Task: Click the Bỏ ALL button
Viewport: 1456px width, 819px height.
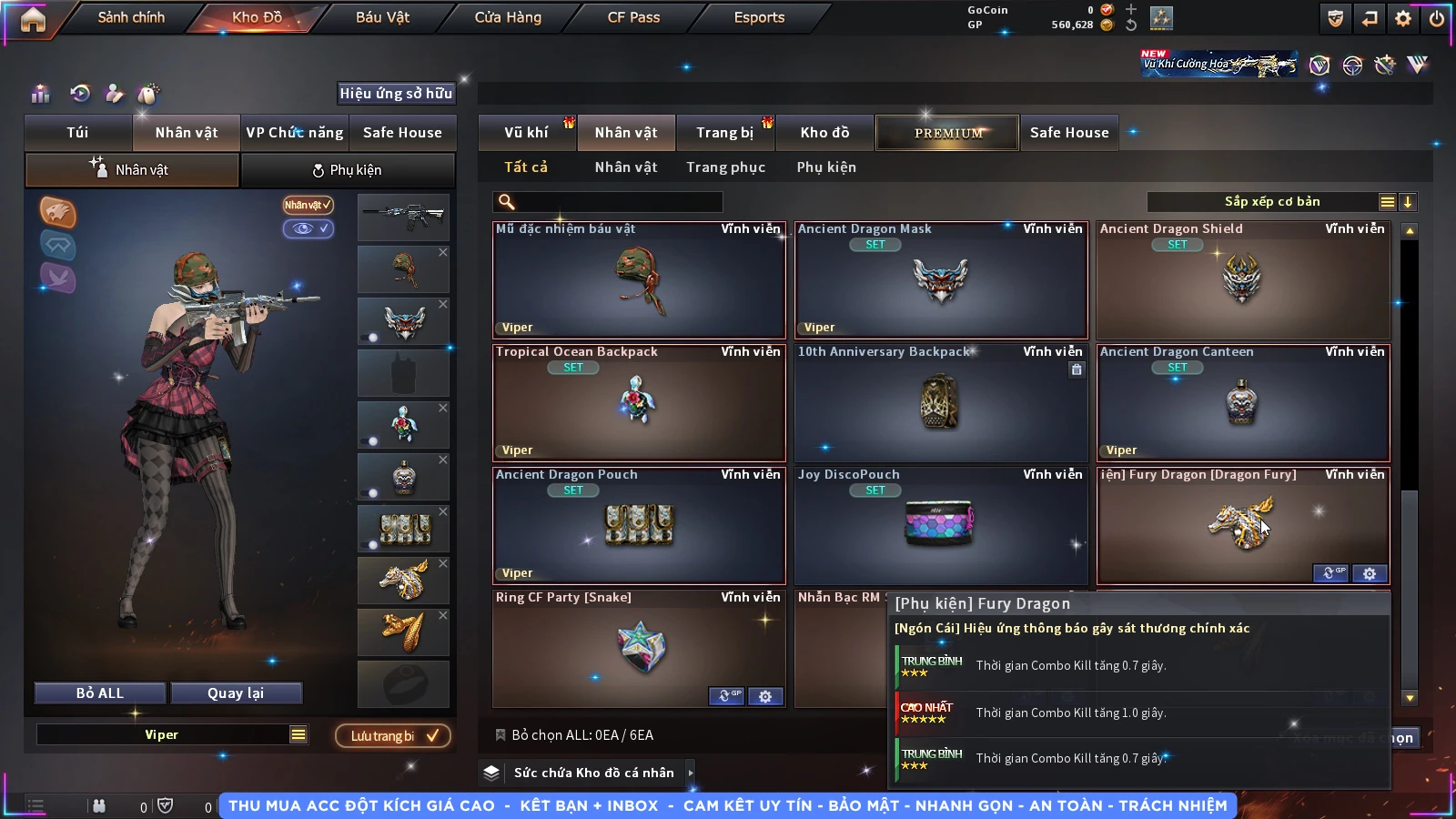Action: point(100,693)
